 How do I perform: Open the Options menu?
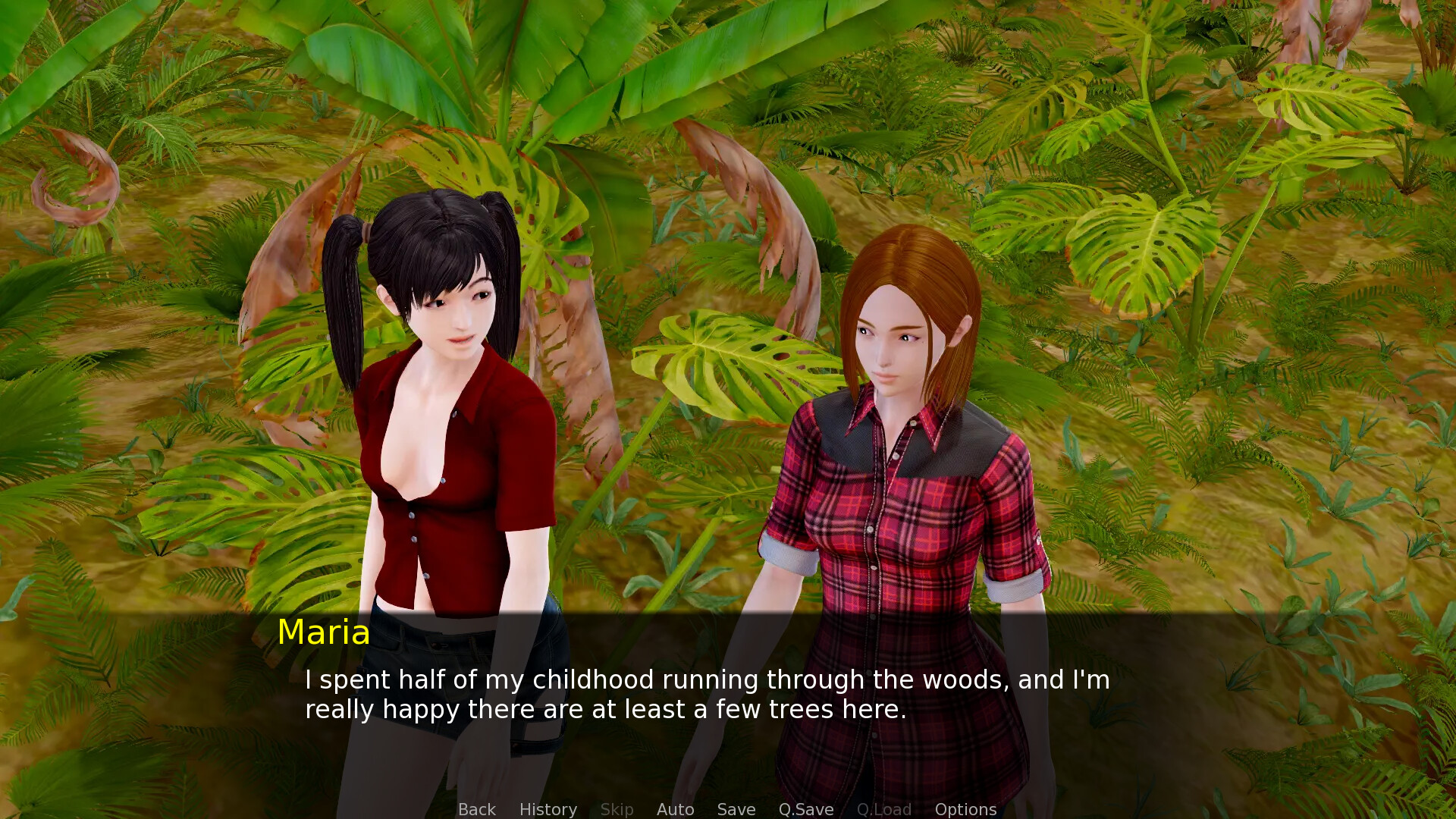pos(965,809)
